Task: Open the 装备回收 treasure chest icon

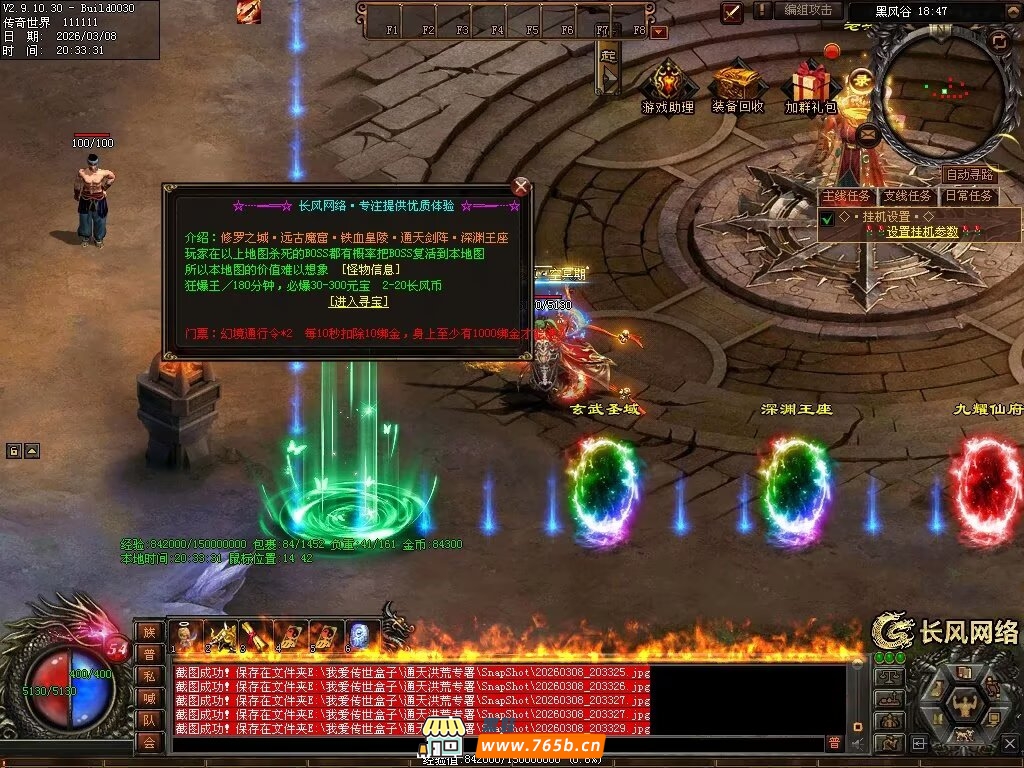Action: click(x=738, y=84)
